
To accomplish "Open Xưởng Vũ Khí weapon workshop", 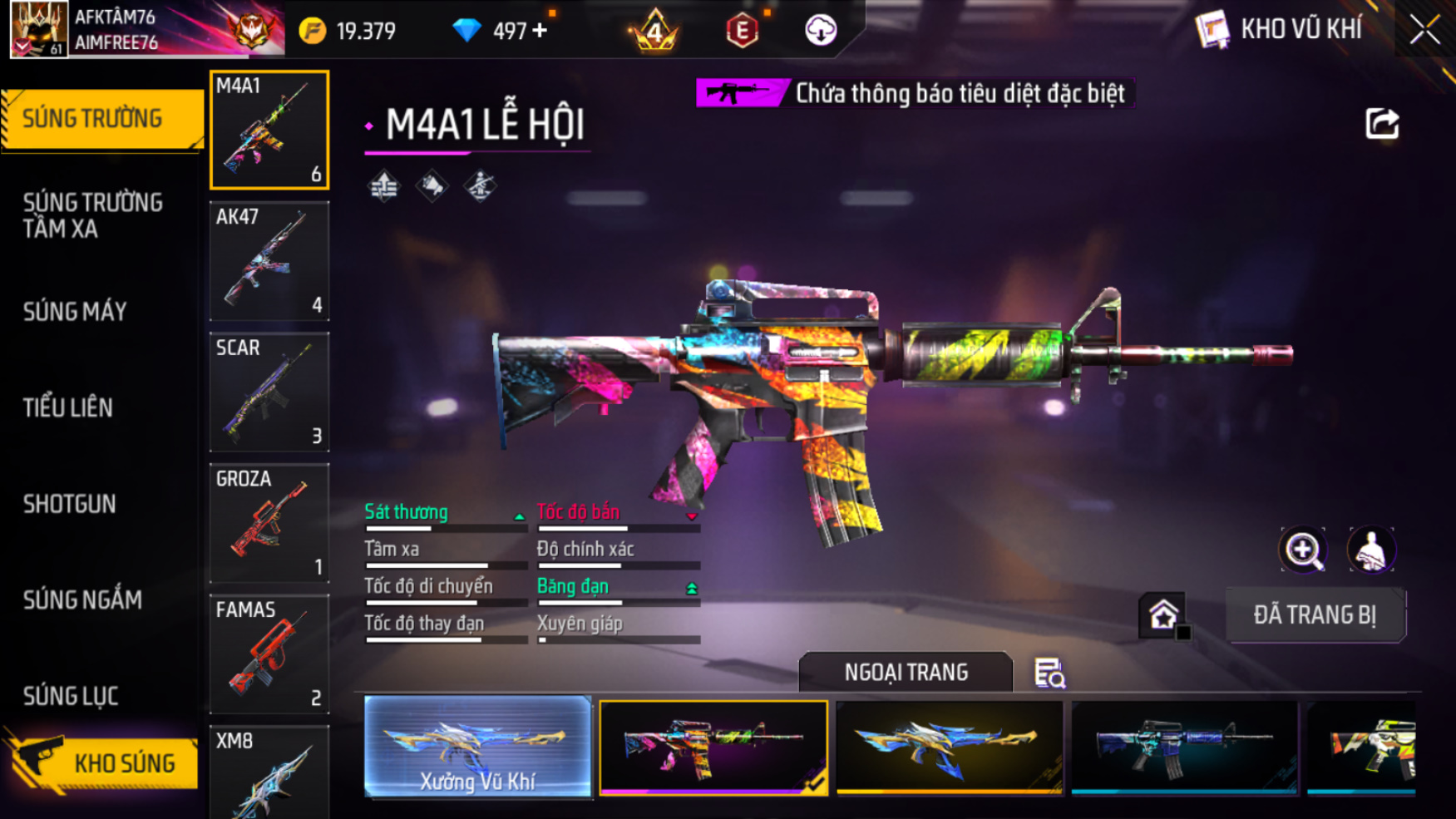I will click(x=477, y=747).
